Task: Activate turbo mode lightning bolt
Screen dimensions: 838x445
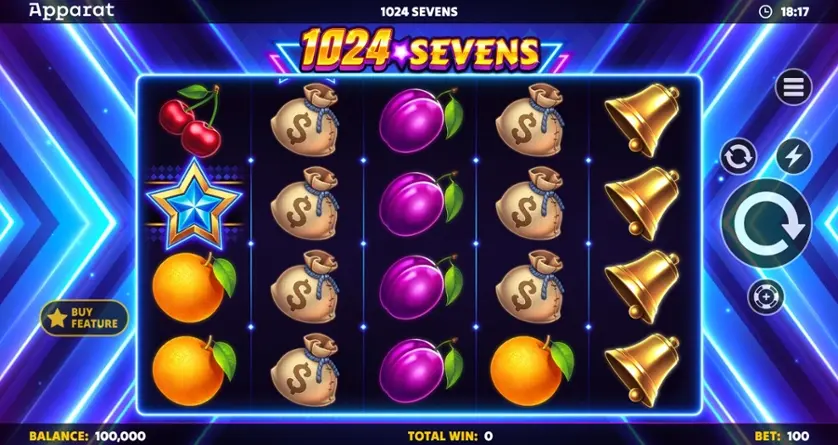Action: click(x=793, y=157)
